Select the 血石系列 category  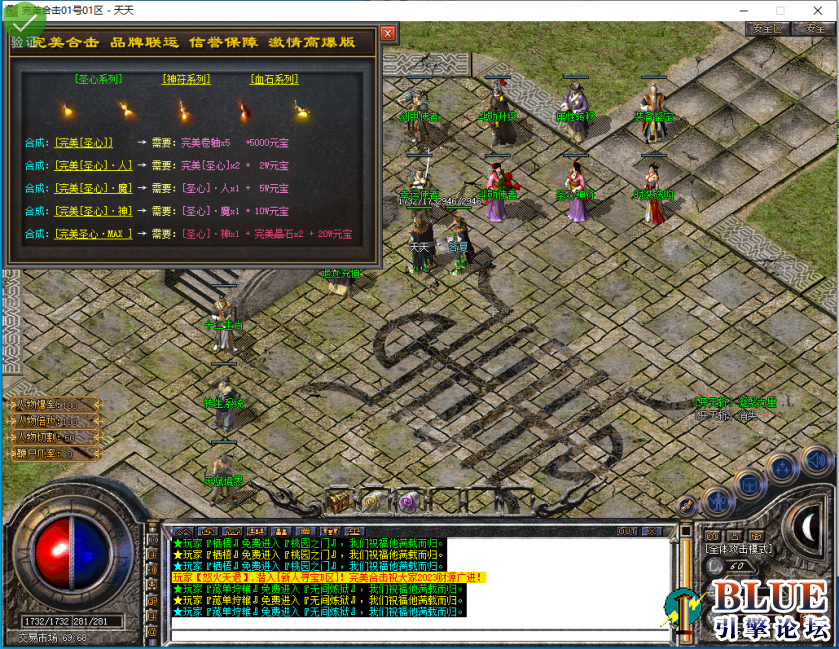(274, 79)
